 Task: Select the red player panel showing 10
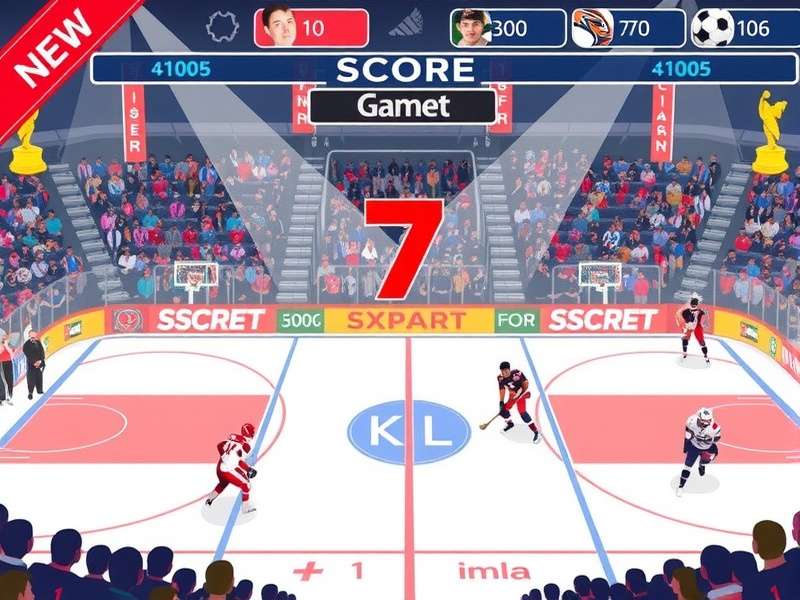pos(311,28)
